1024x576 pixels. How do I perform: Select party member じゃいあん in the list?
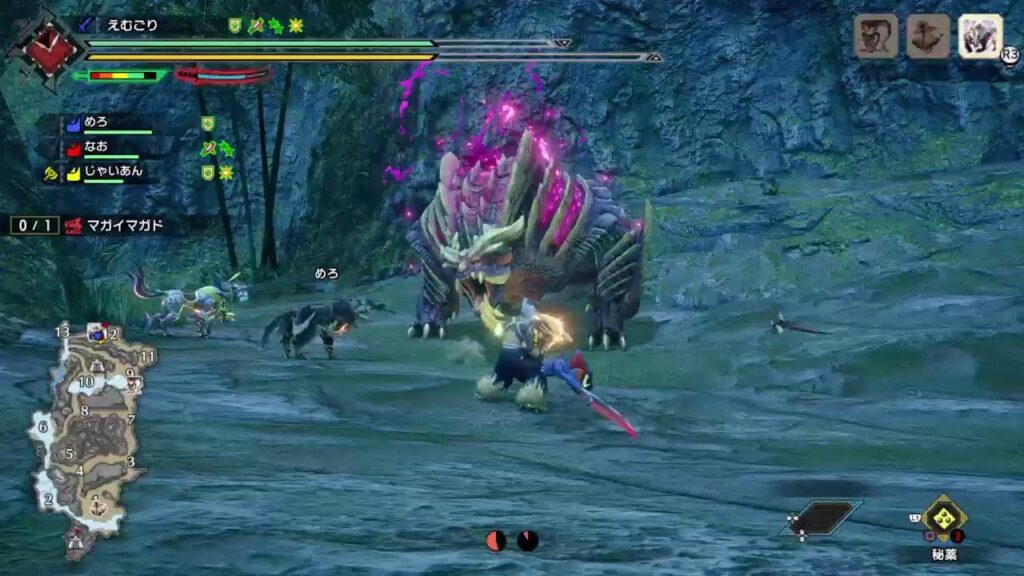(x=112, y=172)
